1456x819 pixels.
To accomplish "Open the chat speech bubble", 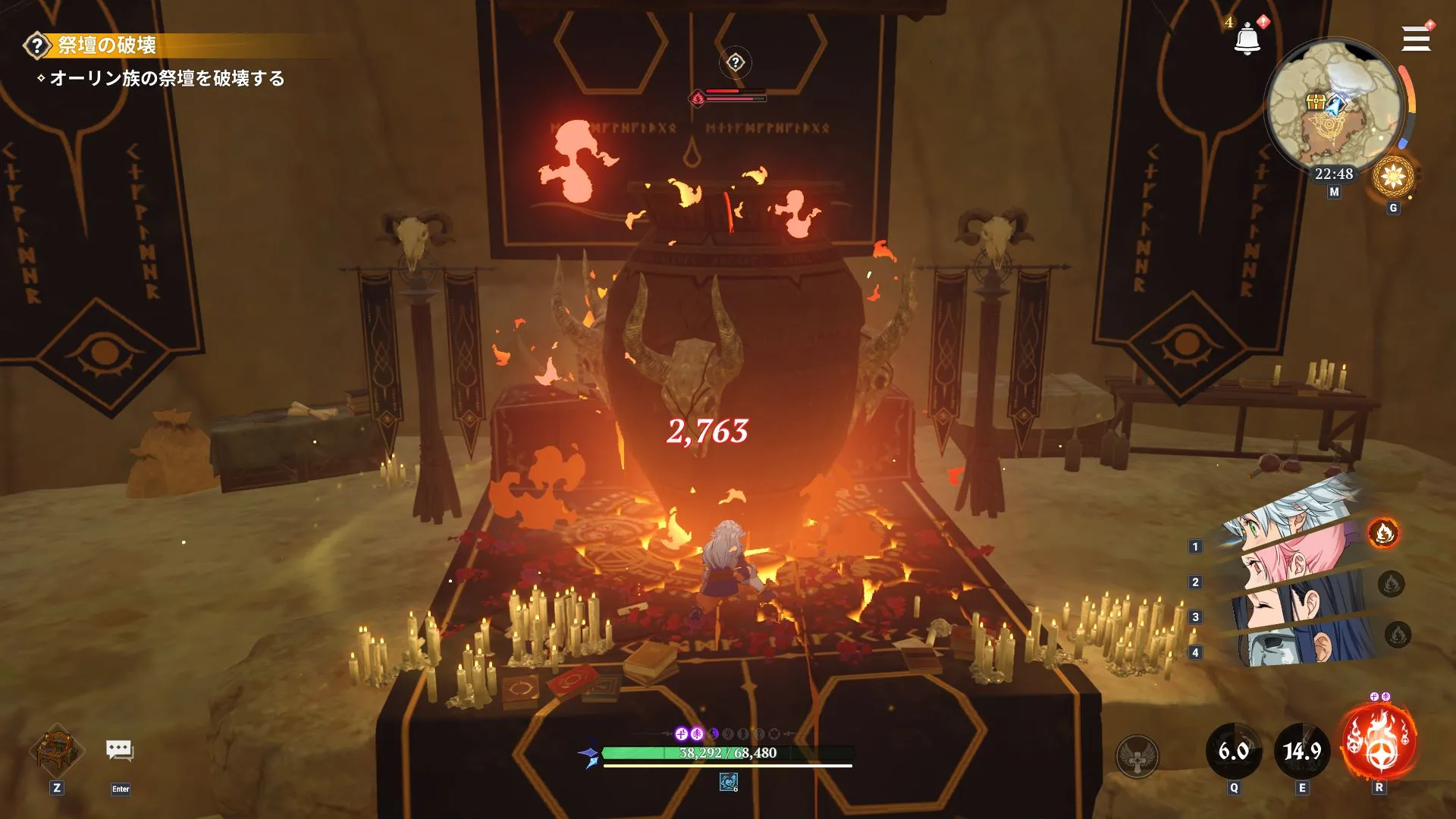I will coord(120,751).
